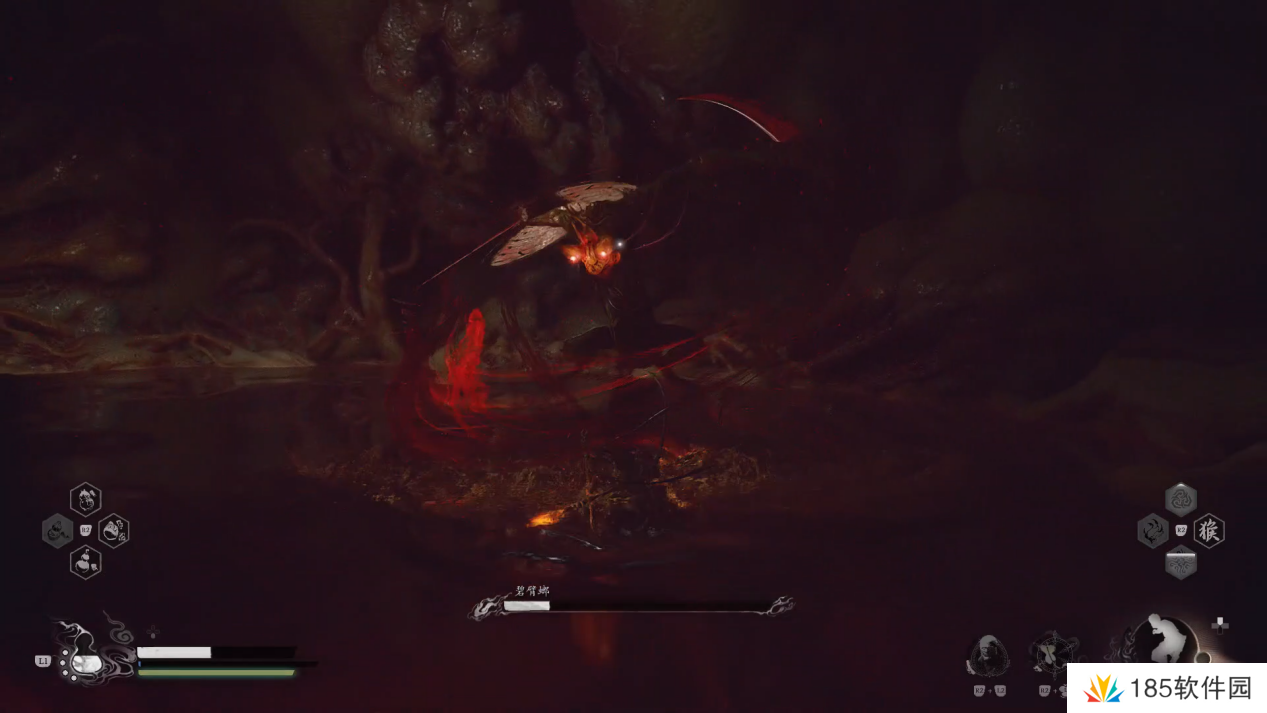1267x713 pixels.
Task: Activate the top swirl spell hexagon
Action: pos(1181,499)
